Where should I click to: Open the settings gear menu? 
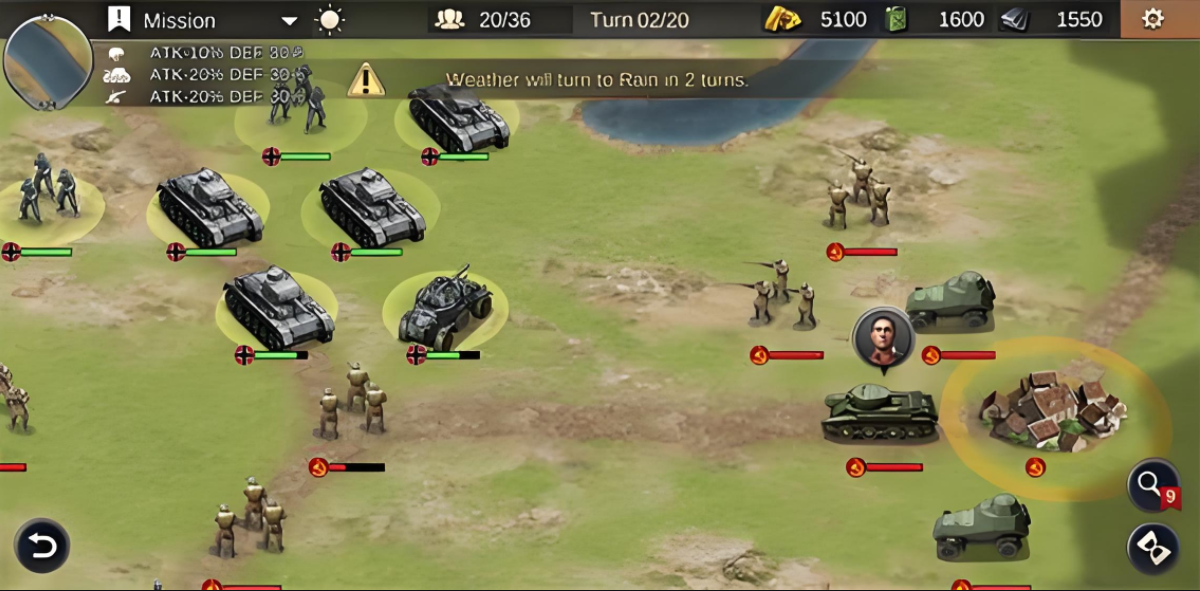1153,19
